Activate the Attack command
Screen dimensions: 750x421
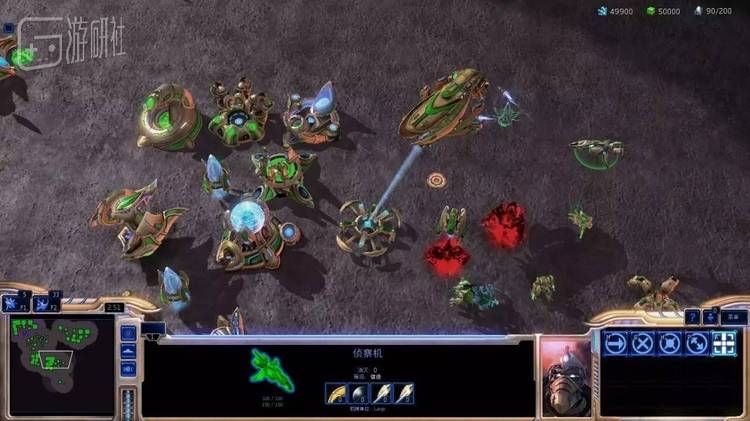[724, 343]
